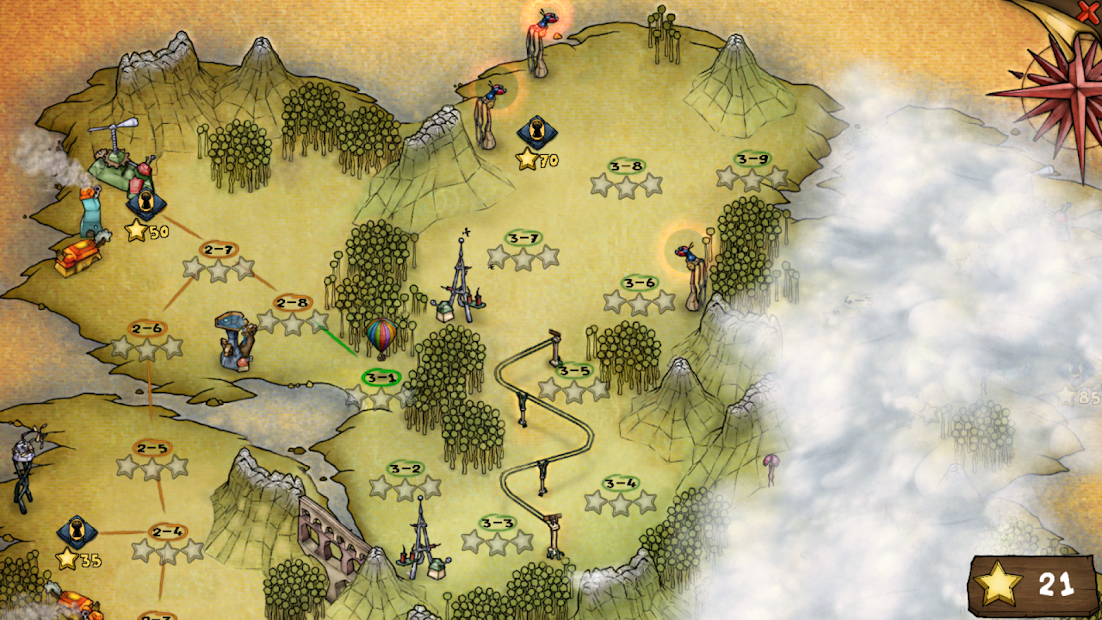Pick level 3-5 on the map
The height and width of the screenshot is (620, 1102).
574,371
